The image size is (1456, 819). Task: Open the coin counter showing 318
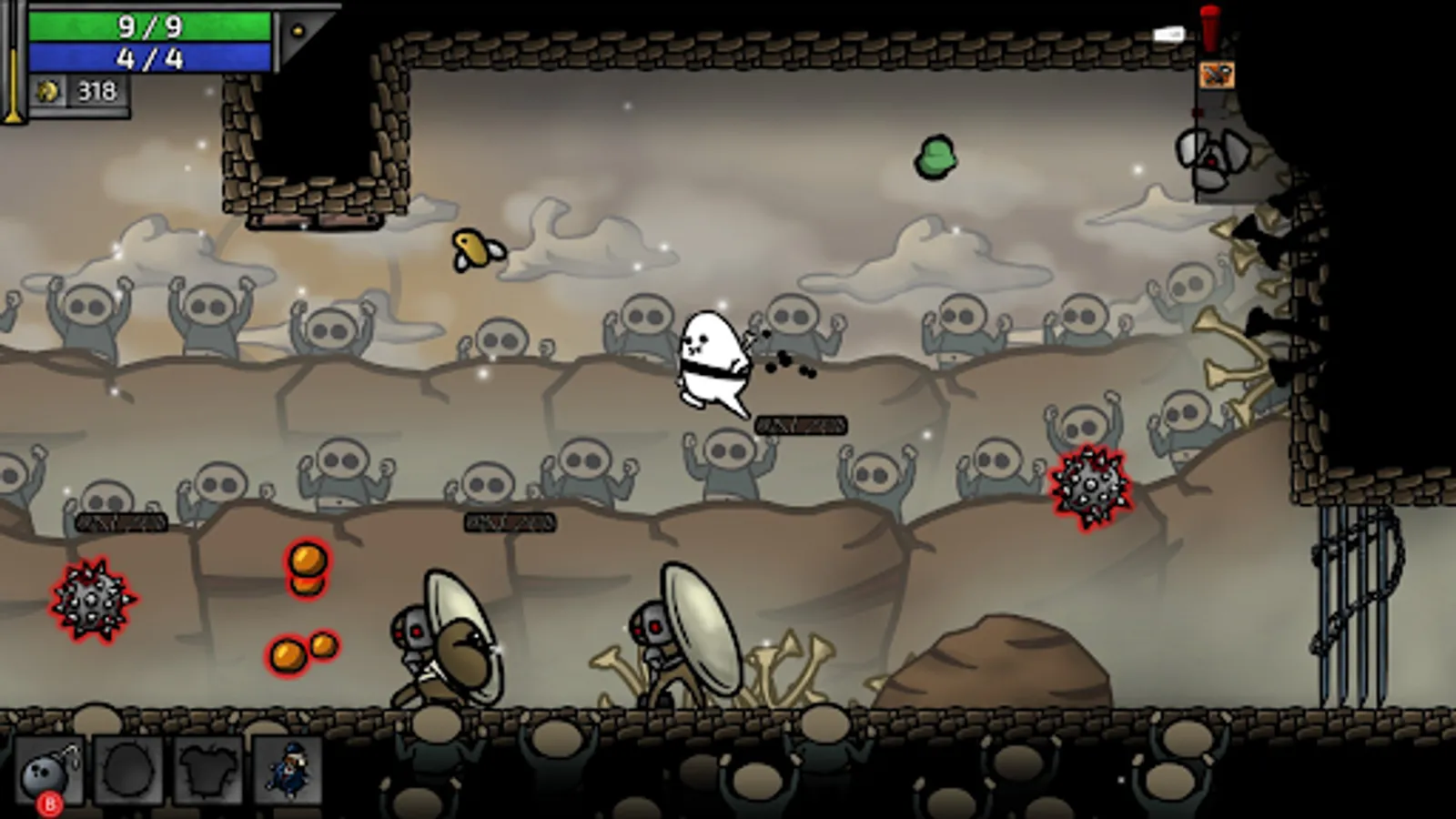[98, 89]
